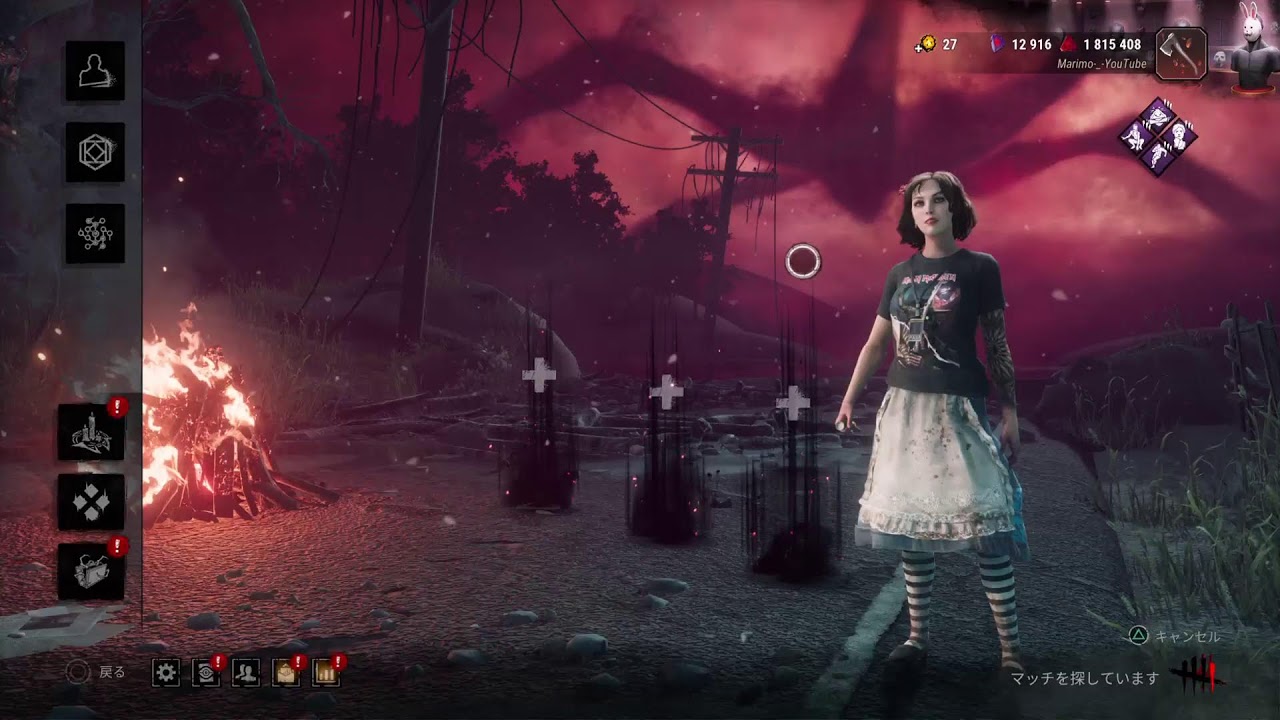
Task: Open the friends list icon
Action: tap(246, 672)
